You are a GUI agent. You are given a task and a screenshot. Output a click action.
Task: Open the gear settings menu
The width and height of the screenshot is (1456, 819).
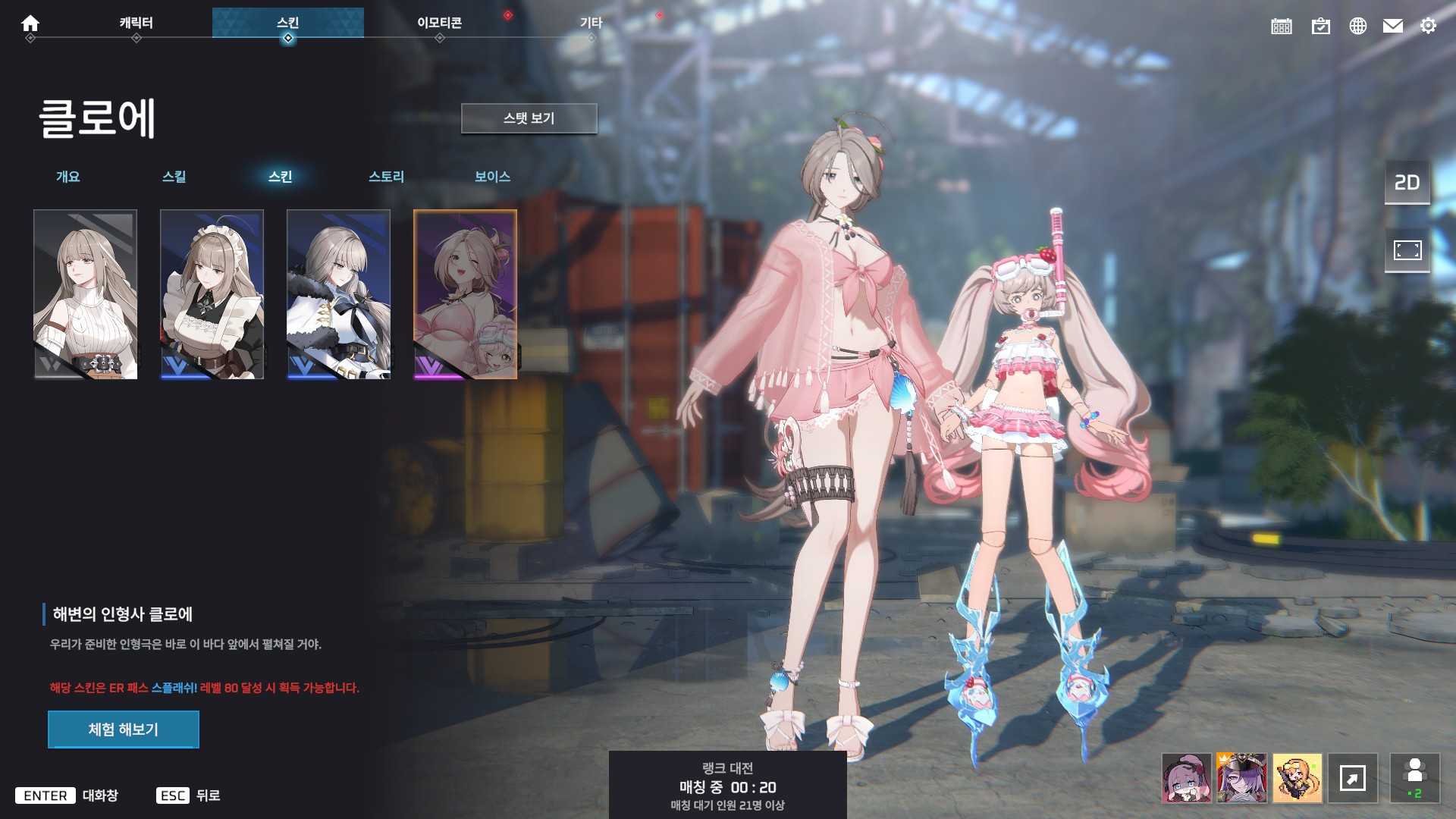tap(1428, 27)
